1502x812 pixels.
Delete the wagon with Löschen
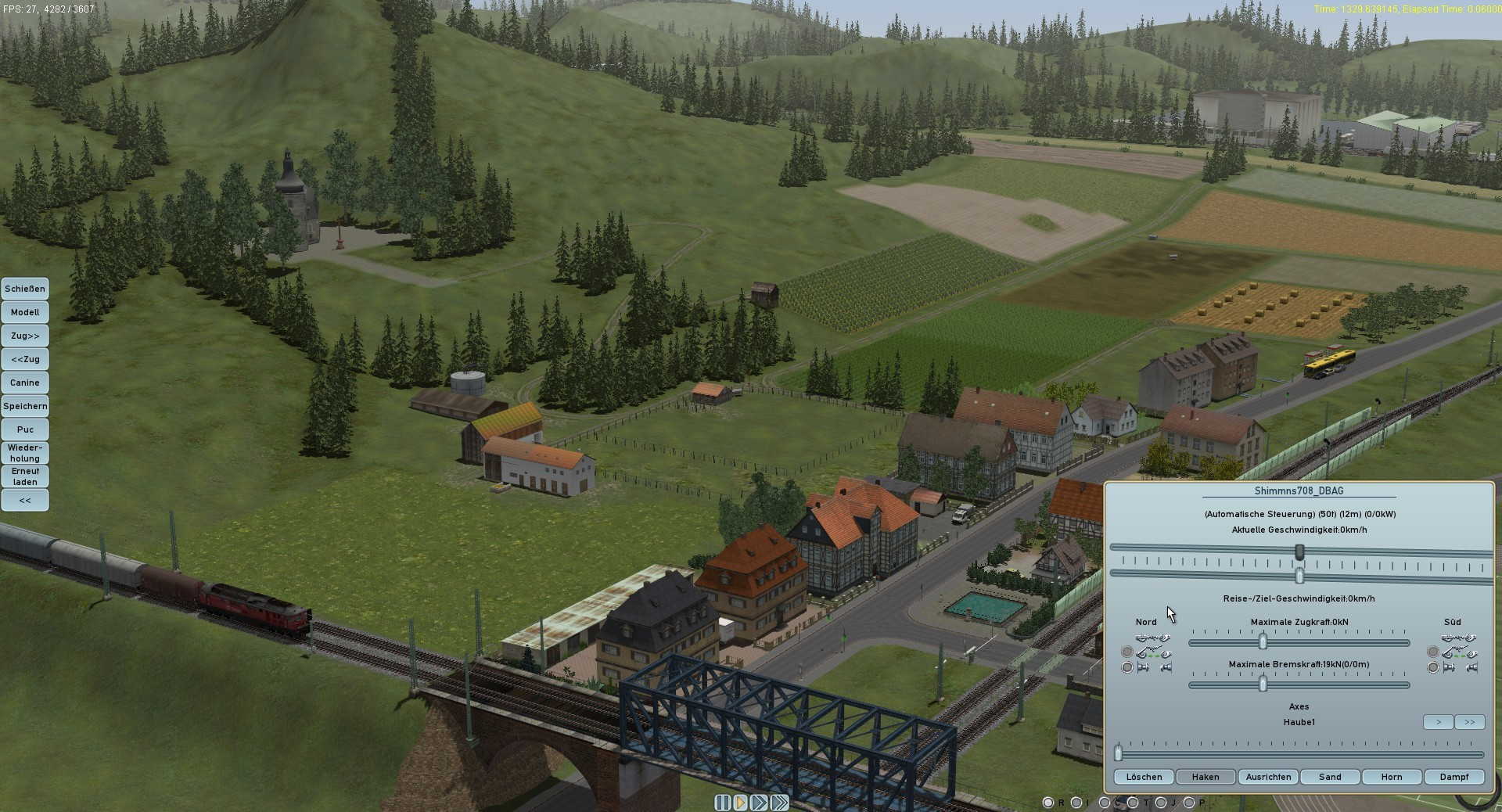click(x=1144, y=777)
